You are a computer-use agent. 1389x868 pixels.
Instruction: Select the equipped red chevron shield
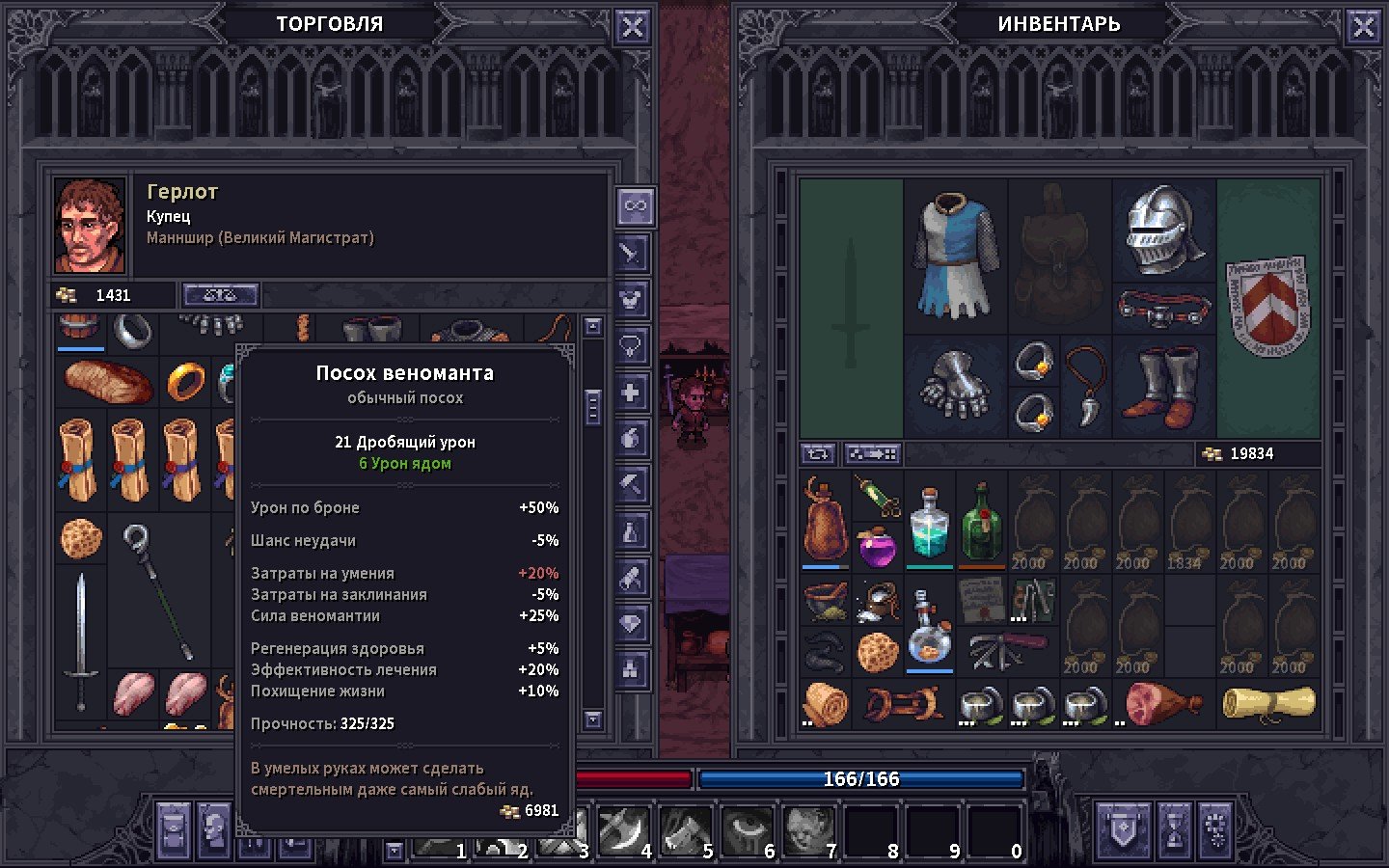[1267, 306]
